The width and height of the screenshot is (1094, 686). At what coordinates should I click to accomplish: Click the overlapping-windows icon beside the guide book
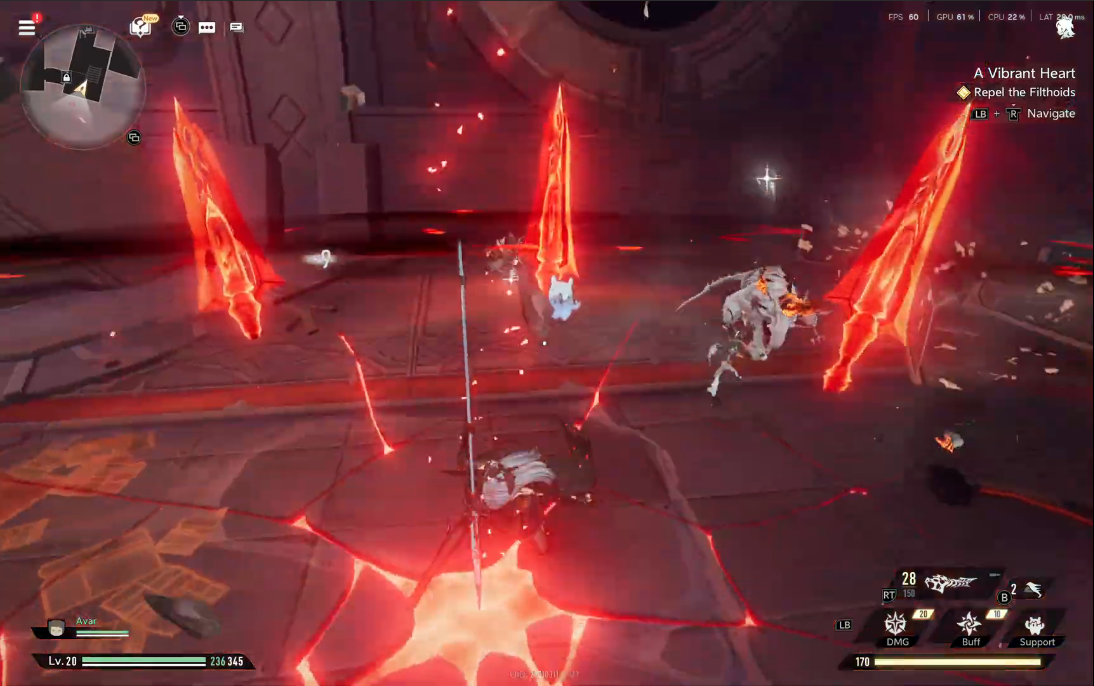(x=180, y=27)
